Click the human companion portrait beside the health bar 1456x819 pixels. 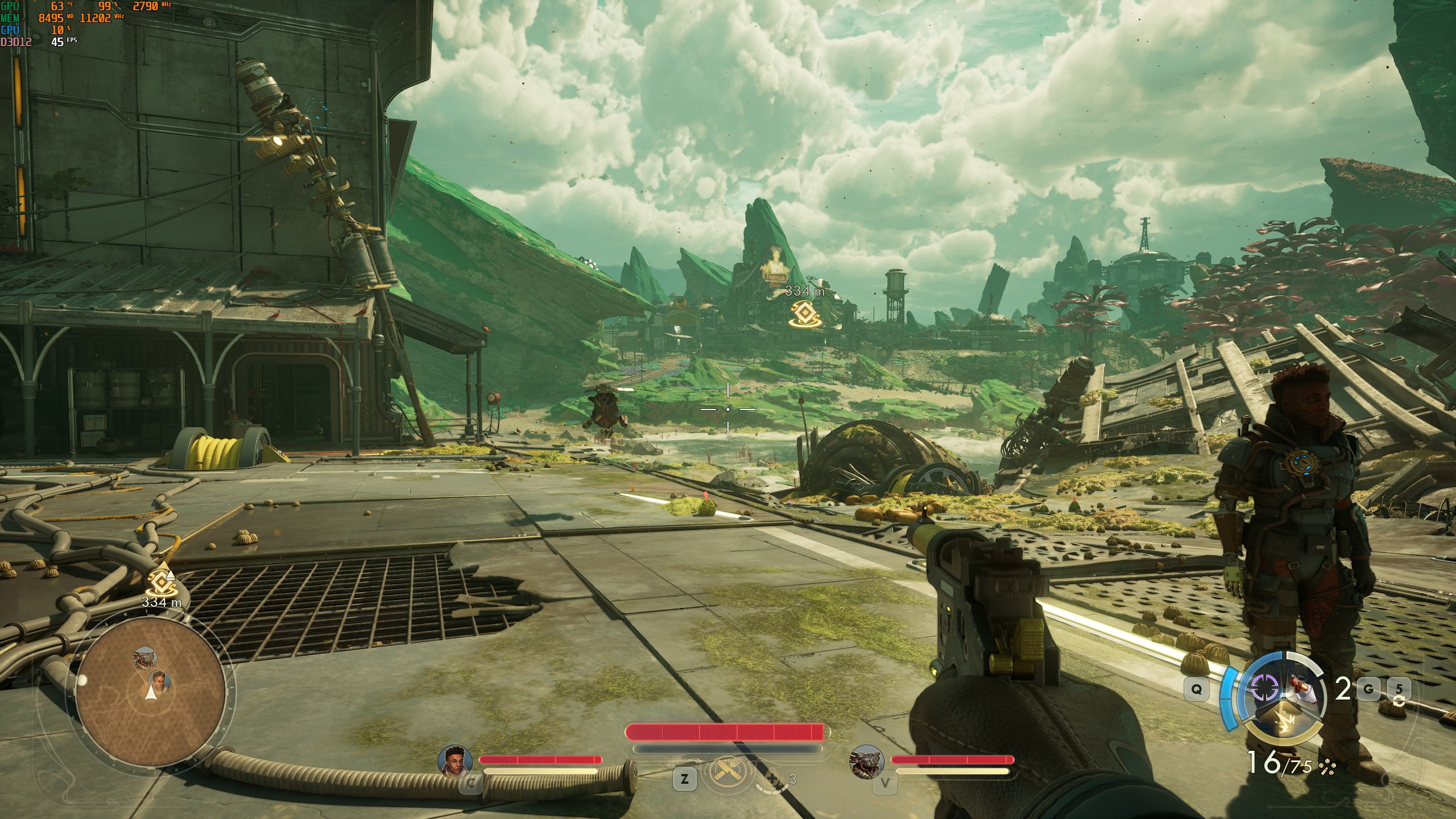[455, 760]
